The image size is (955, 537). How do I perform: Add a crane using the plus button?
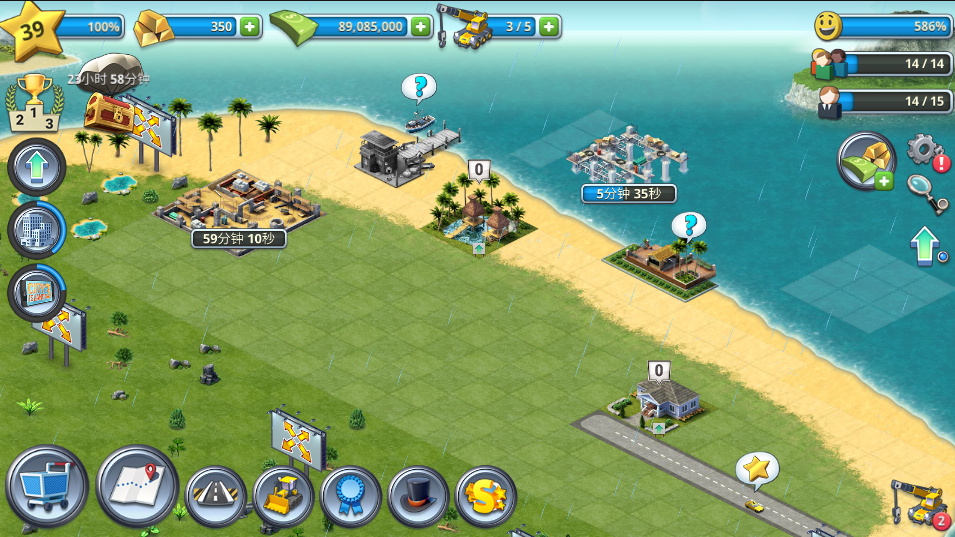point(549,26)
